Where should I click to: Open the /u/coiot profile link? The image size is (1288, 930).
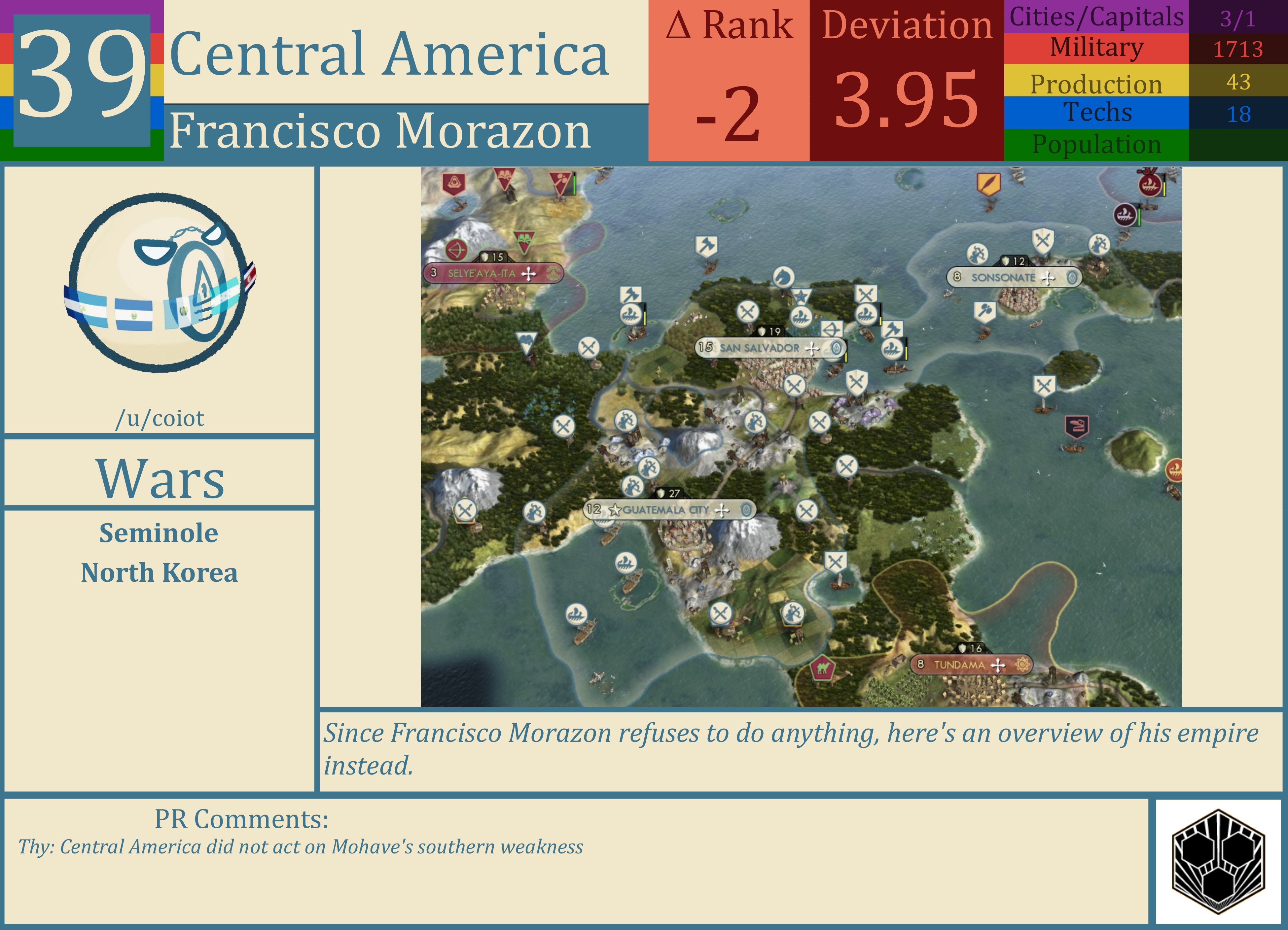click(x=161, y=418)
